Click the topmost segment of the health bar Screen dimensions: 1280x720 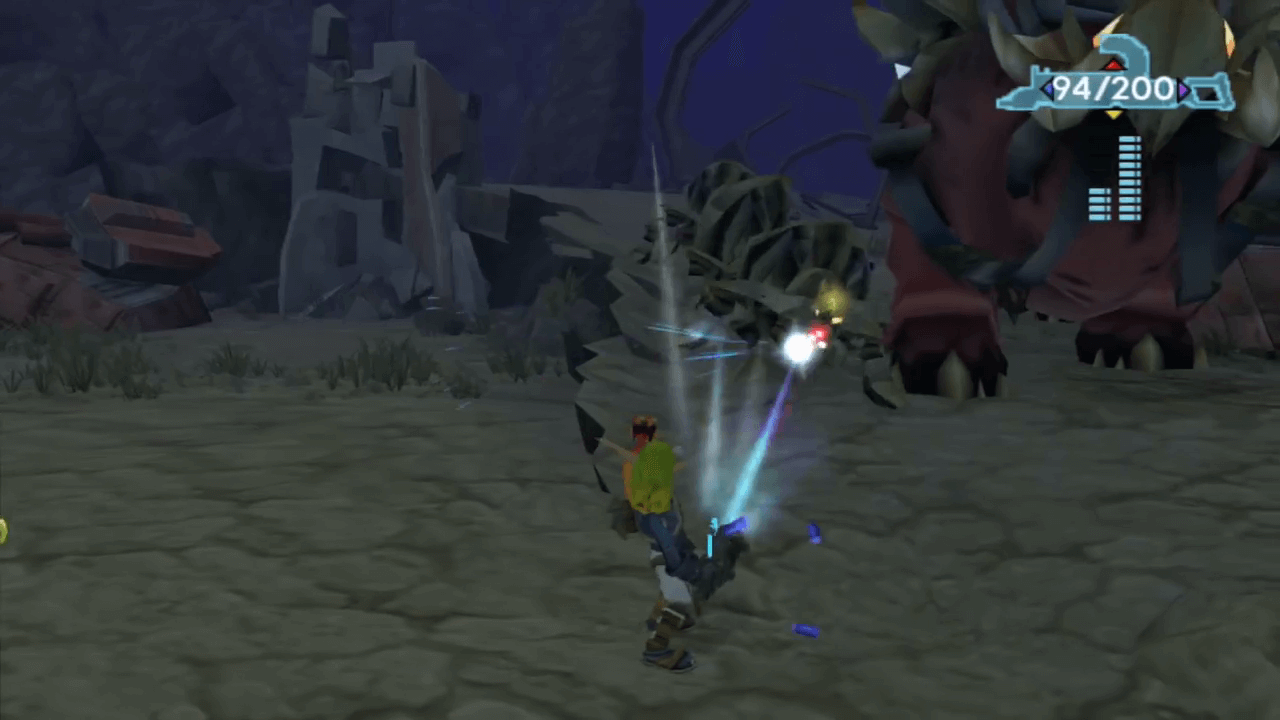(1130, 140)
